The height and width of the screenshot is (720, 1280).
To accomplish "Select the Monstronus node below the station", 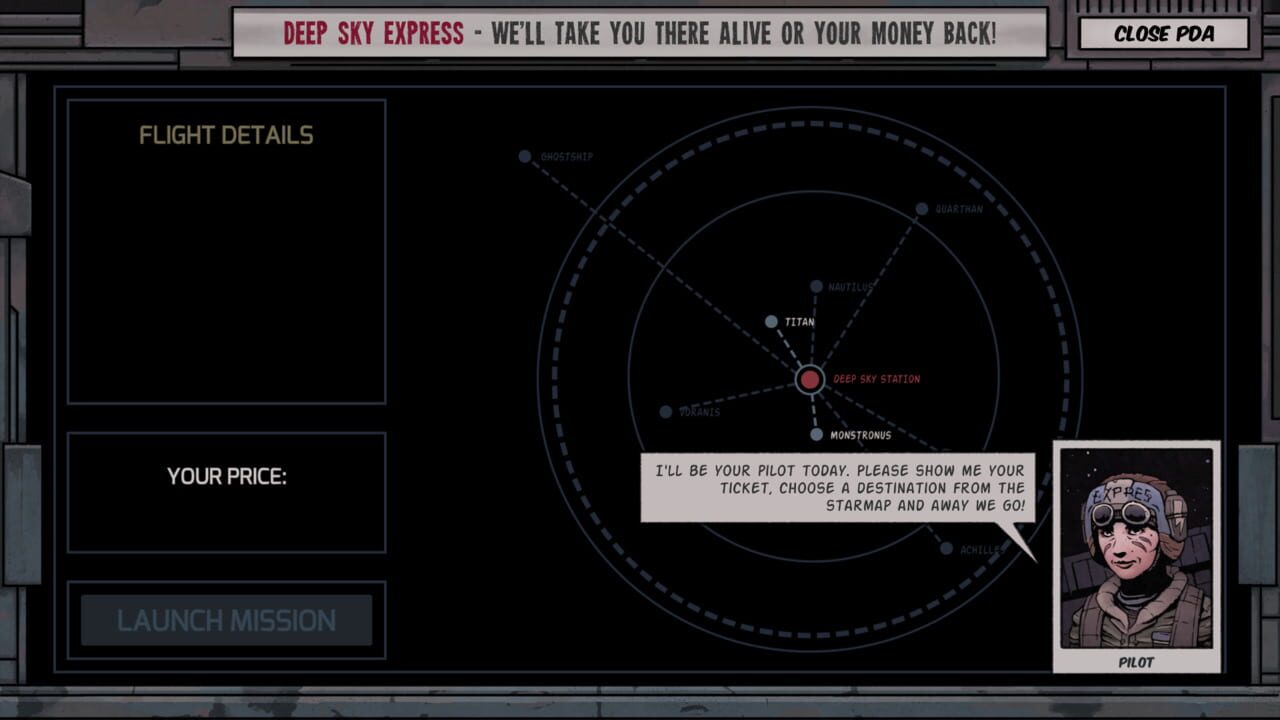I will (816, 434).
